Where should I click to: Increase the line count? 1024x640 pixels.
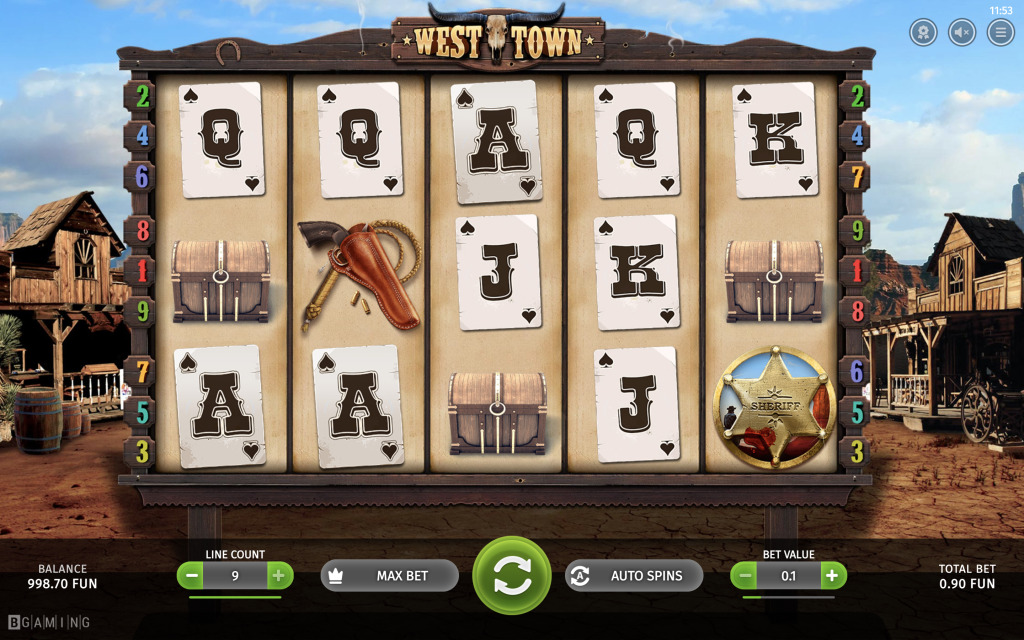point(278,576)
